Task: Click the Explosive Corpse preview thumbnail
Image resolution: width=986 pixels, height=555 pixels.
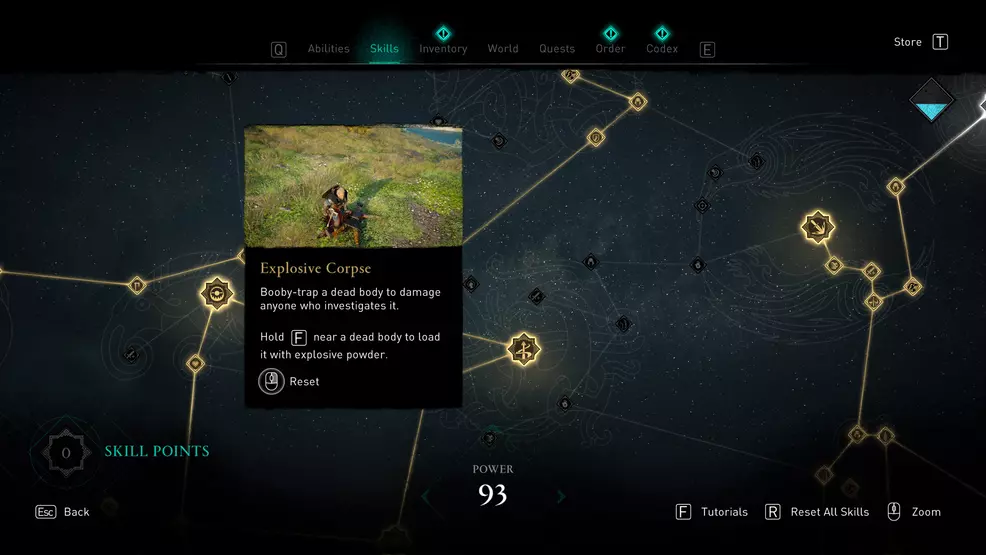Action: click(353, 186)
